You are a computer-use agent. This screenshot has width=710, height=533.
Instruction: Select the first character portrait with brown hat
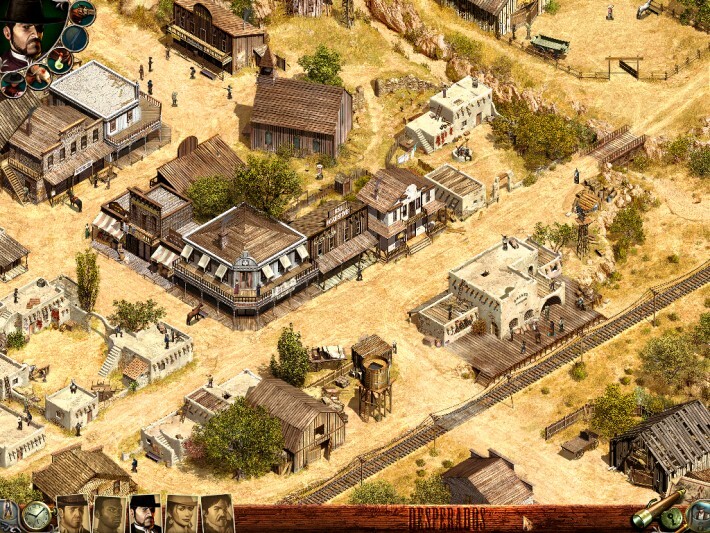pyautogui.click(x=73, y=514)
